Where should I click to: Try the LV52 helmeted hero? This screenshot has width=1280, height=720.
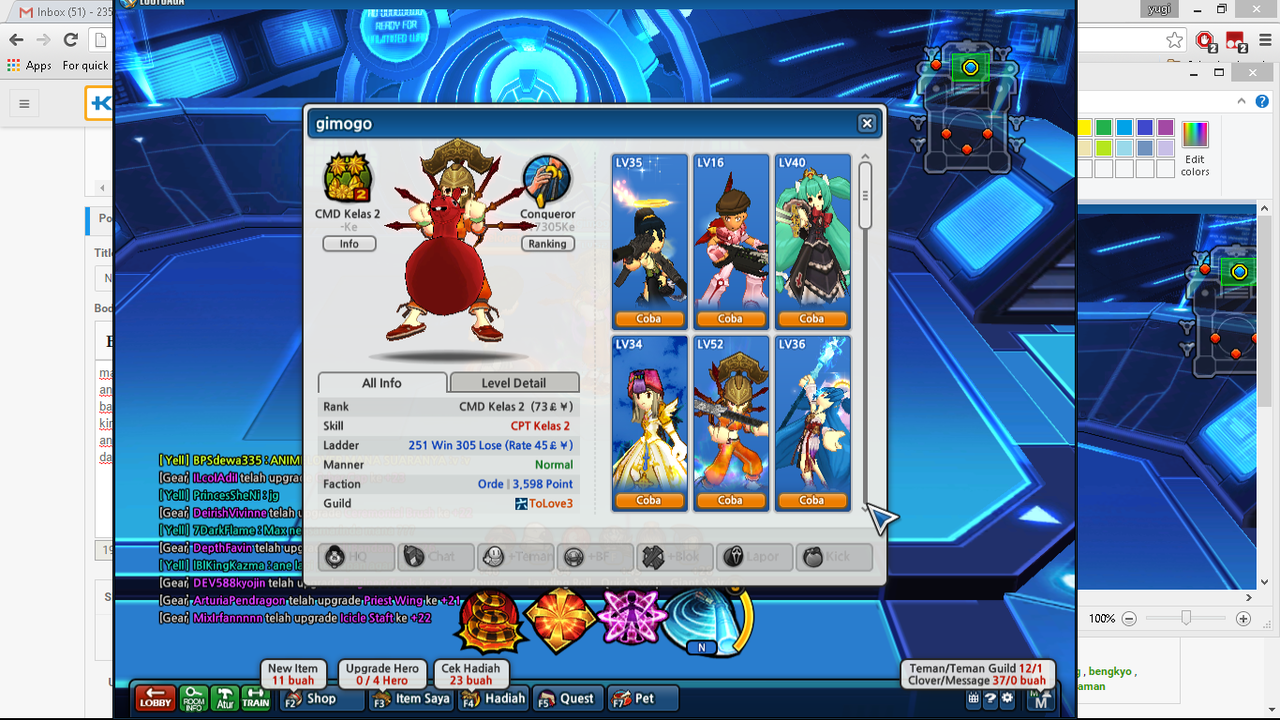pos(730,500)
